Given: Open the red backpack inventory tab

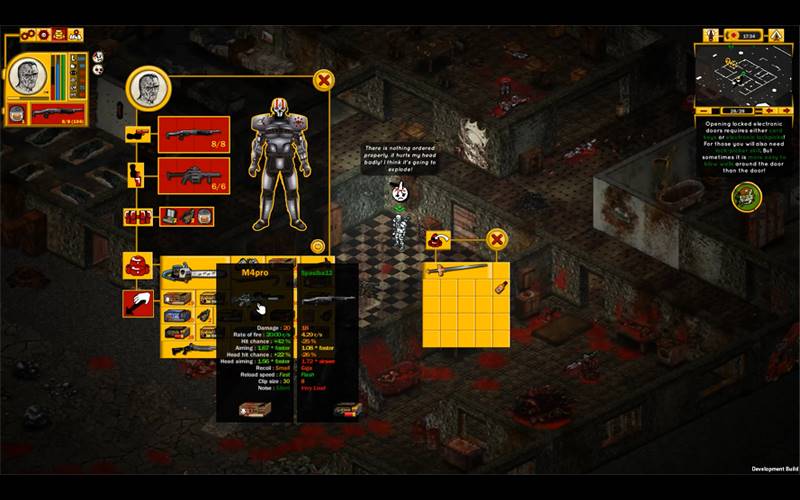Looking at the screenshot, I should pos(137,266).
